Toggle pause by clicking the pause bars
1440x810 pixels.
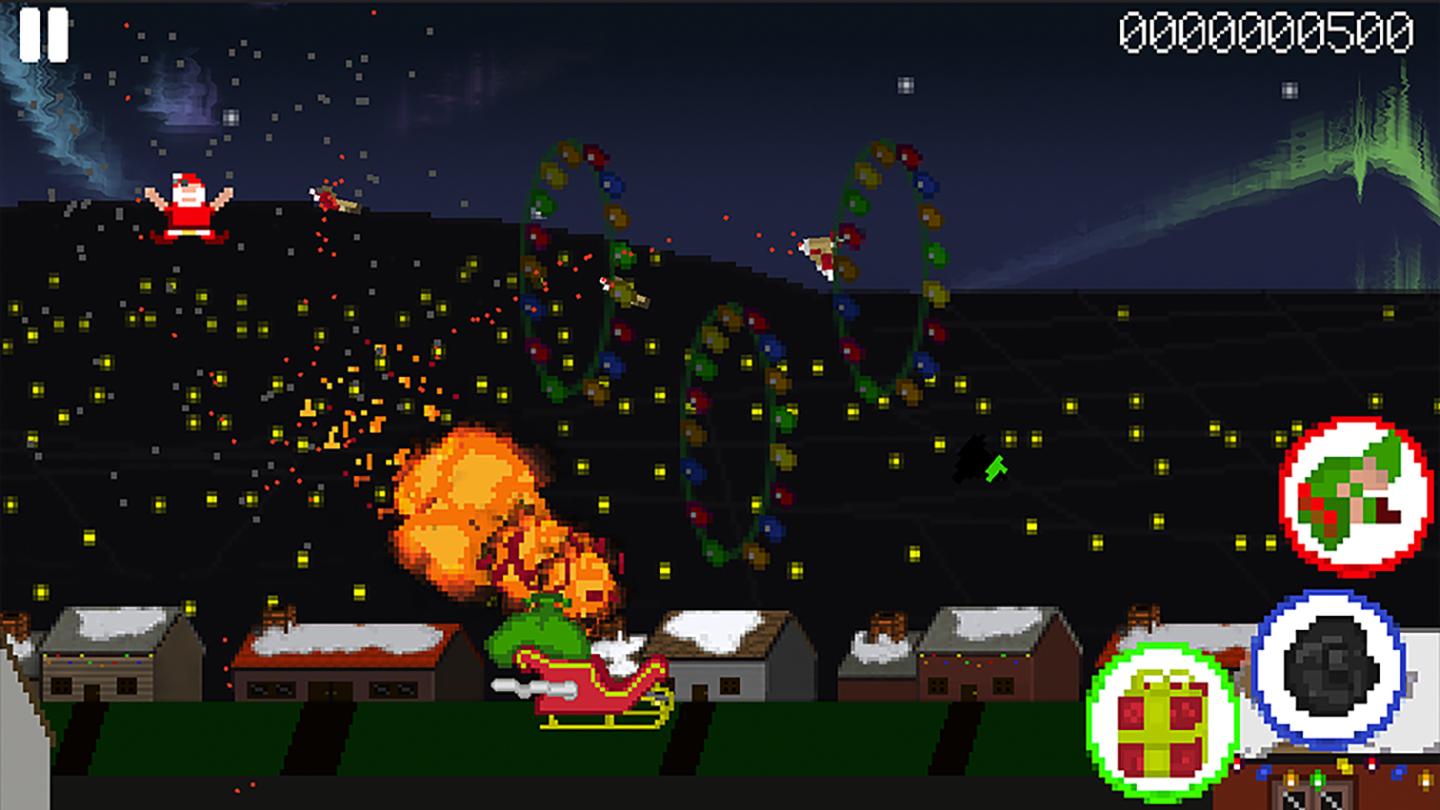click(45, 35)
